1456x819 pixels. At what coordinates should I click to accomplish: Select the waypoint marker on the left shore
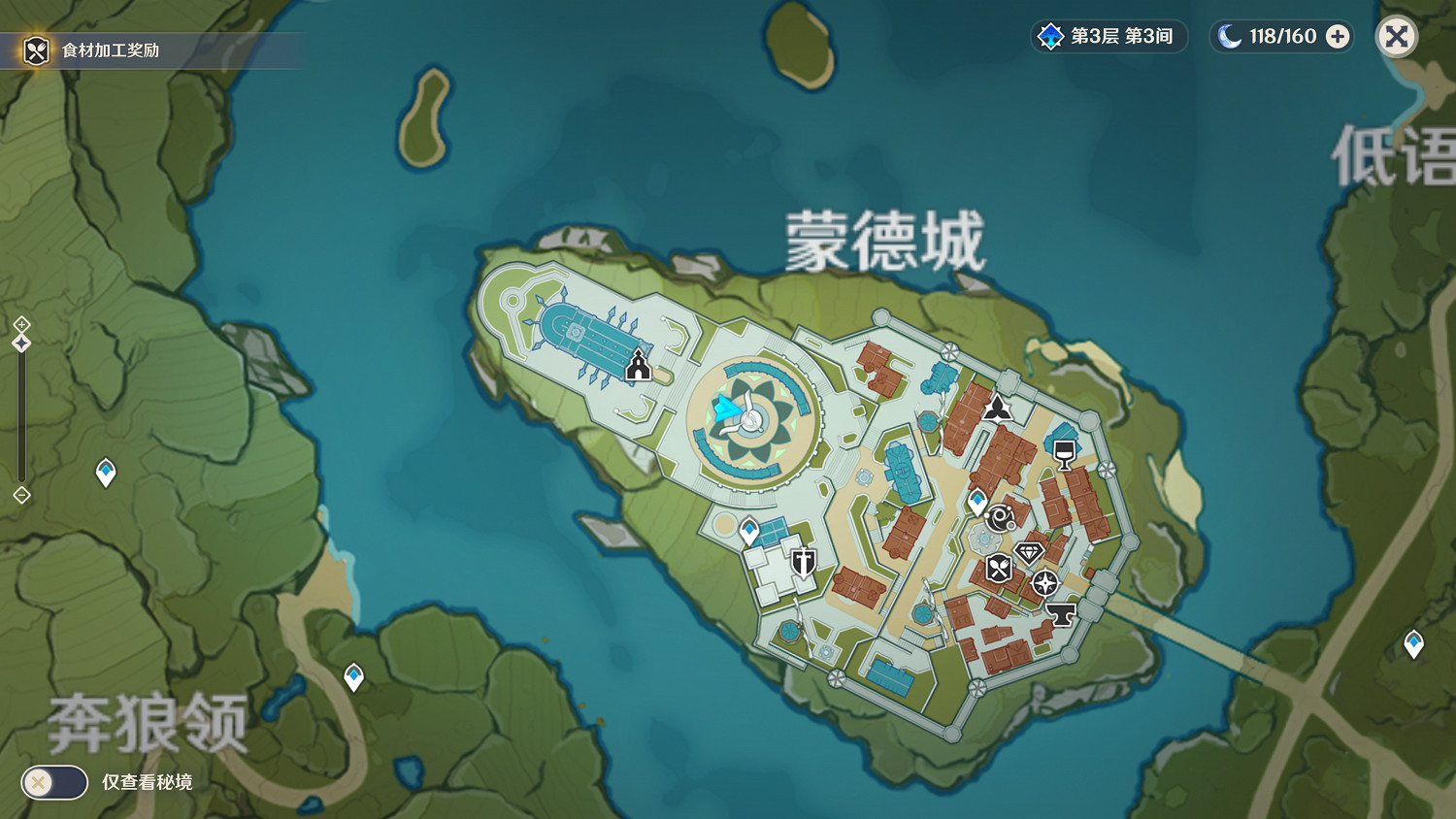[x=104, y=473]
